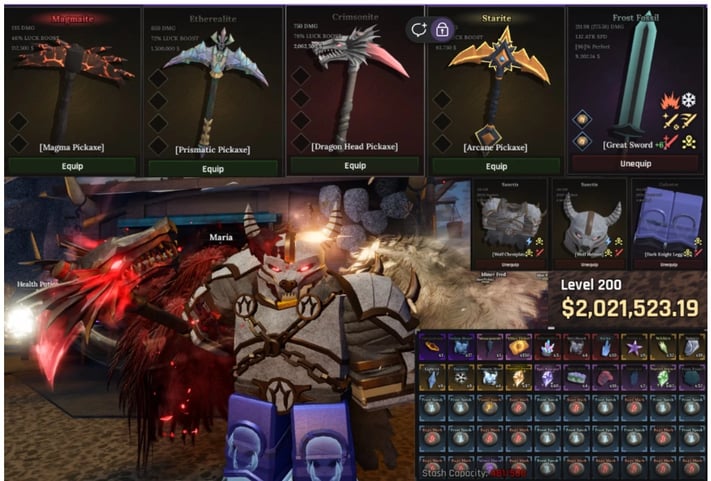Select the golden ring item in stash
Screen dimensions: 711x481
[433, 347]
